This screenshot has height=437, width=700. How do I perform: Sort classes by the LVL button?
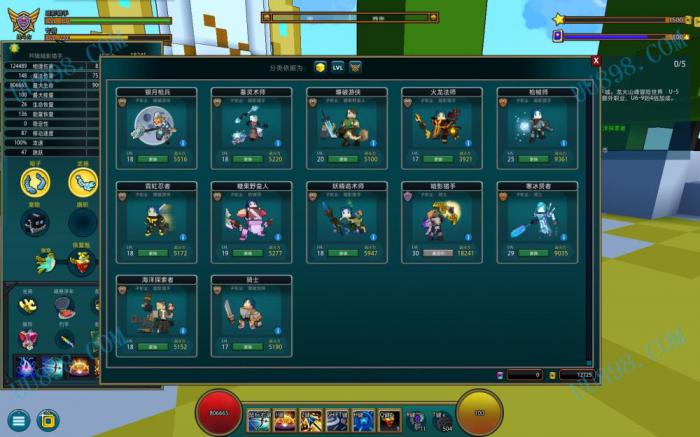pyautogui.click(x=338, y=67)
